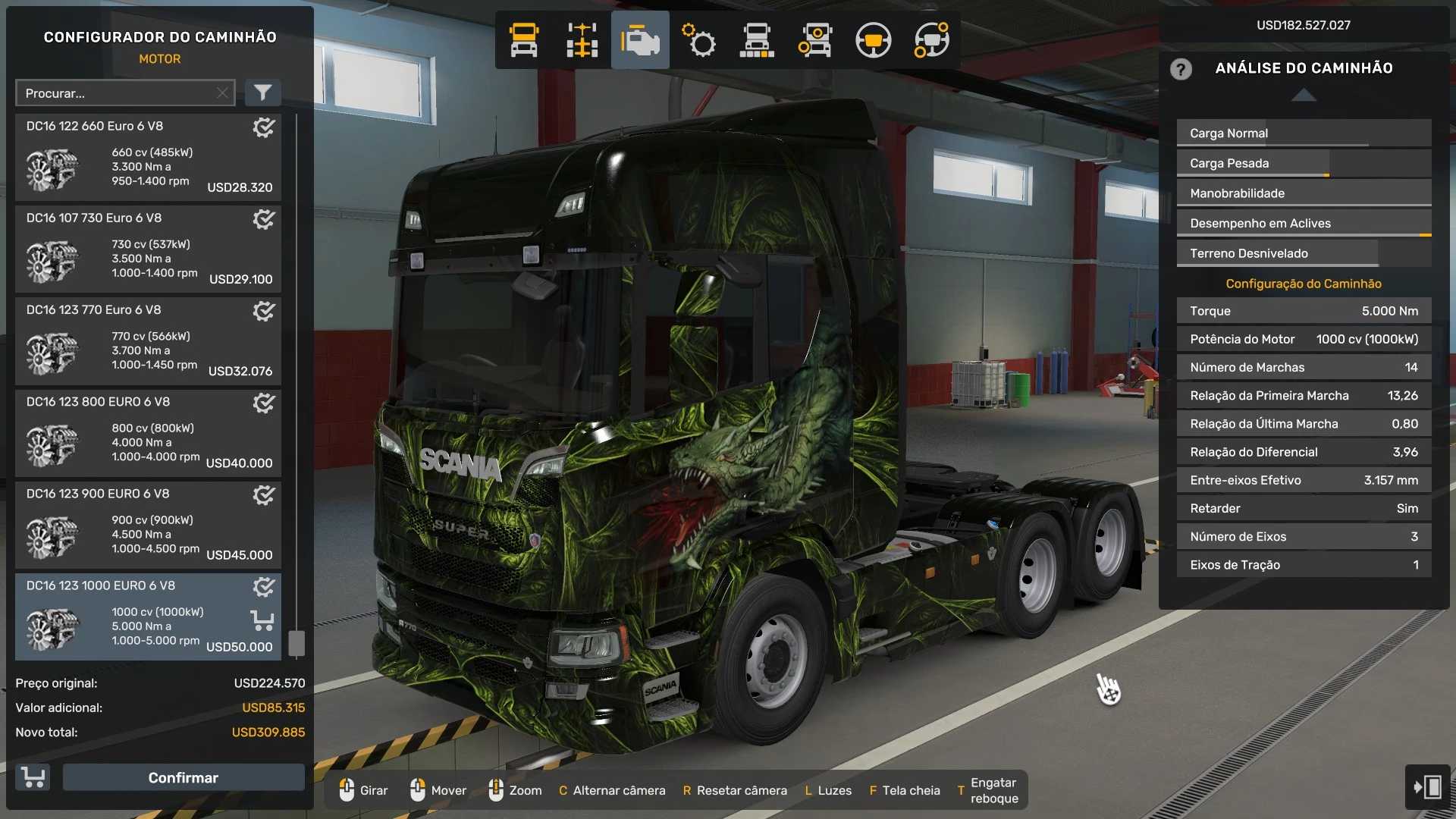Switch to the chassis category tab
1456x819 pixels.
[582, 40]
